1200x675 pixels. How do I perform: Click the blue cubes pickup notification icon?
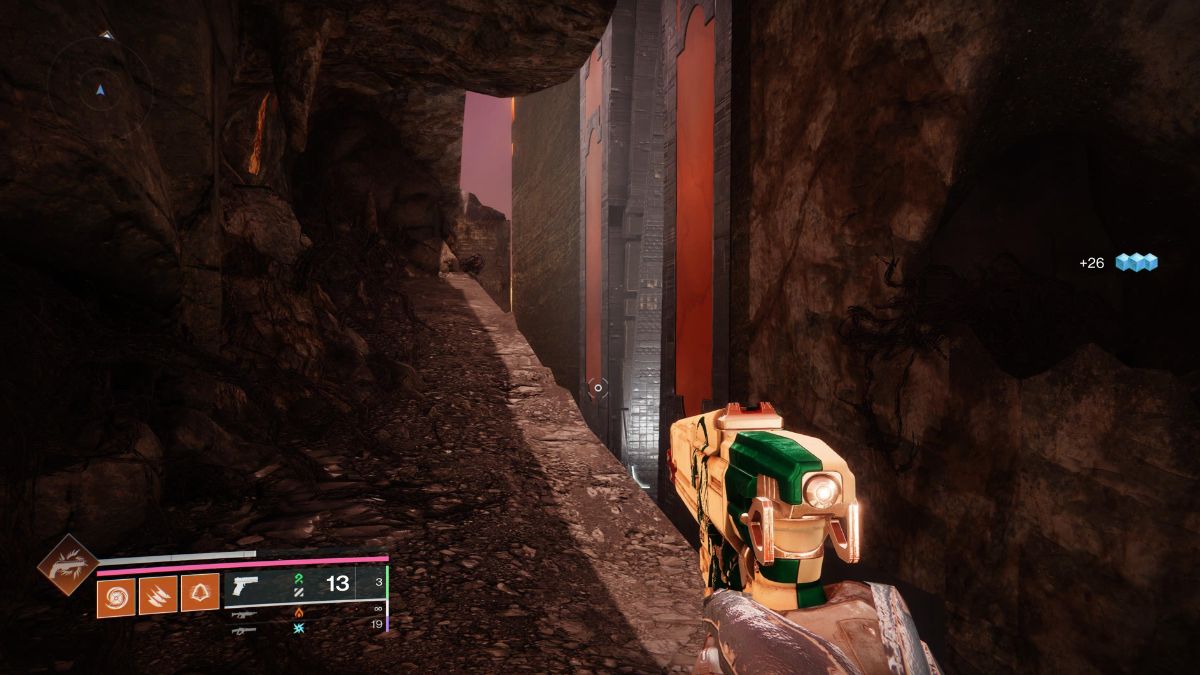click(1136, 262)
